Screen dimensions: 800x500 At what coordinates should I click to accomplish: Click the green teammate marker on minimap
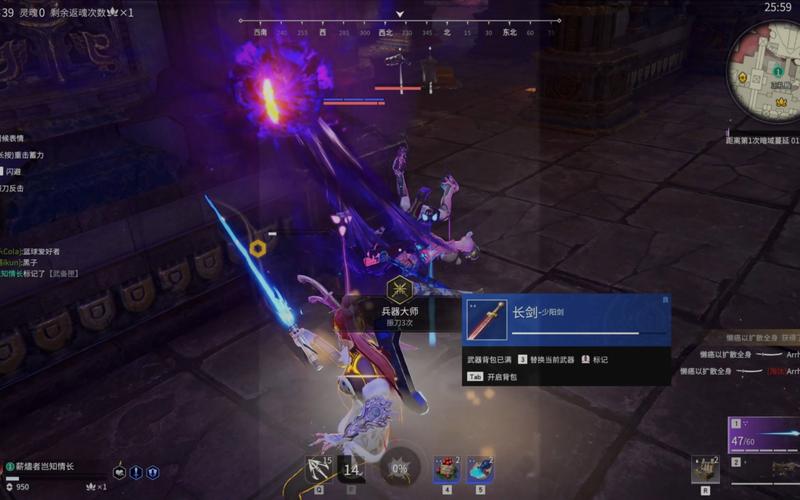pos(777,71)
